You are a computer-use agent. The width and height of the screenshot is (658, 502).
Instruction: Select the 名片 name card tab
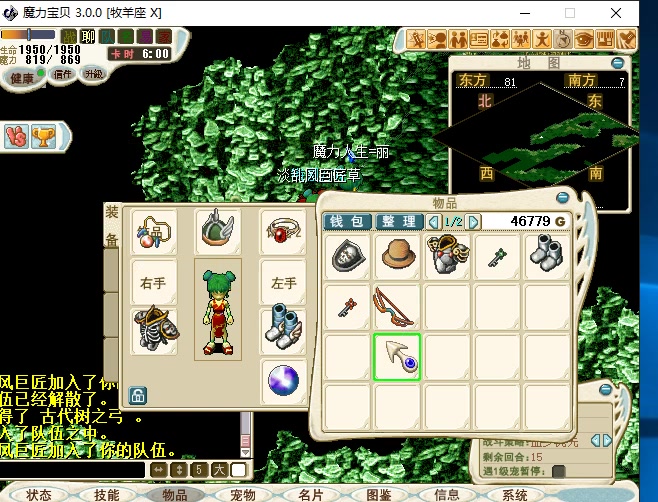tap(311, 494)
